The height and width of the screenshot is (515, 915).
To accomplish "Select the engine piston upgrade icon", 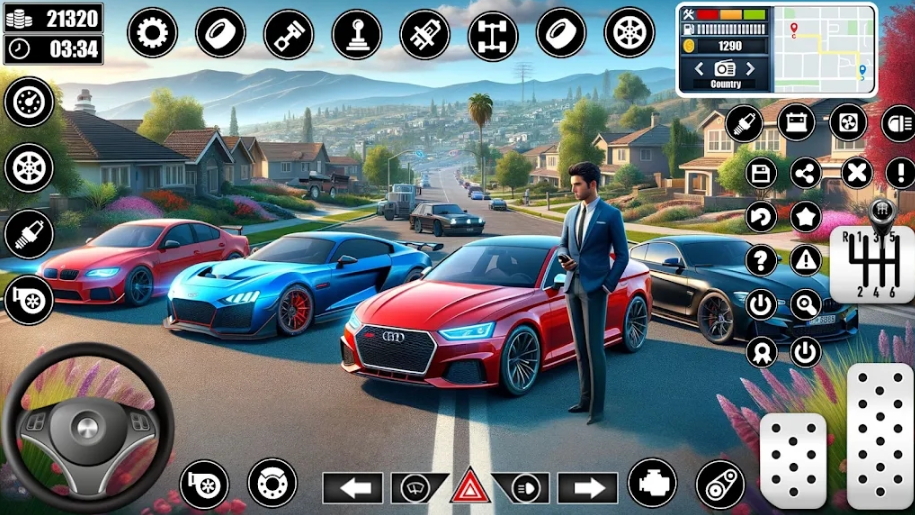I will tap(288, 33).
